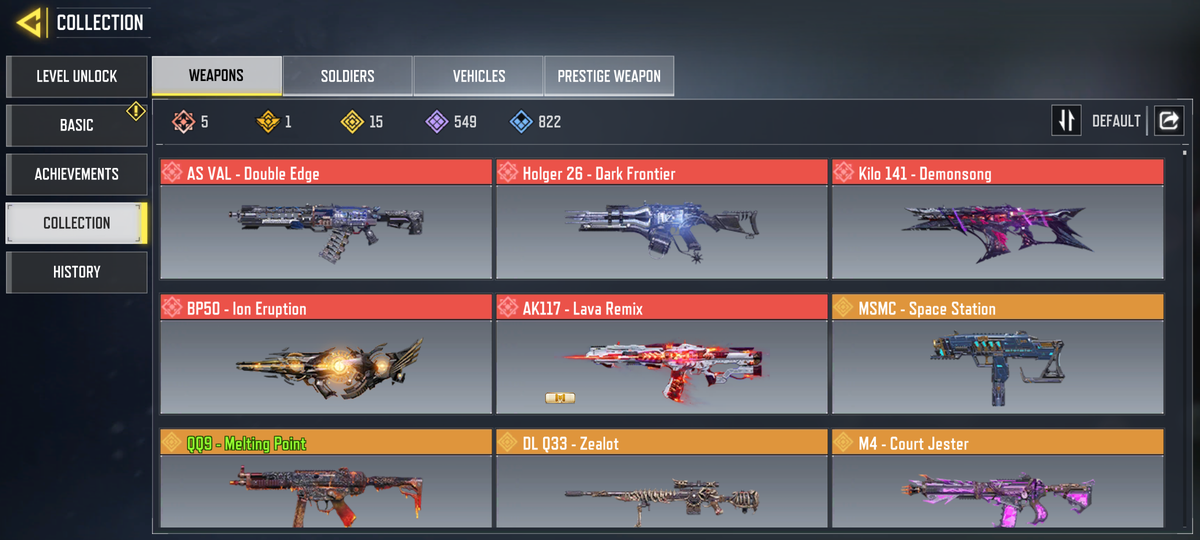Viewport: 1200px width, 540px height.
Task: Pick the Kilo 141 - Demonsong weapon
Action: pos(997,219)
